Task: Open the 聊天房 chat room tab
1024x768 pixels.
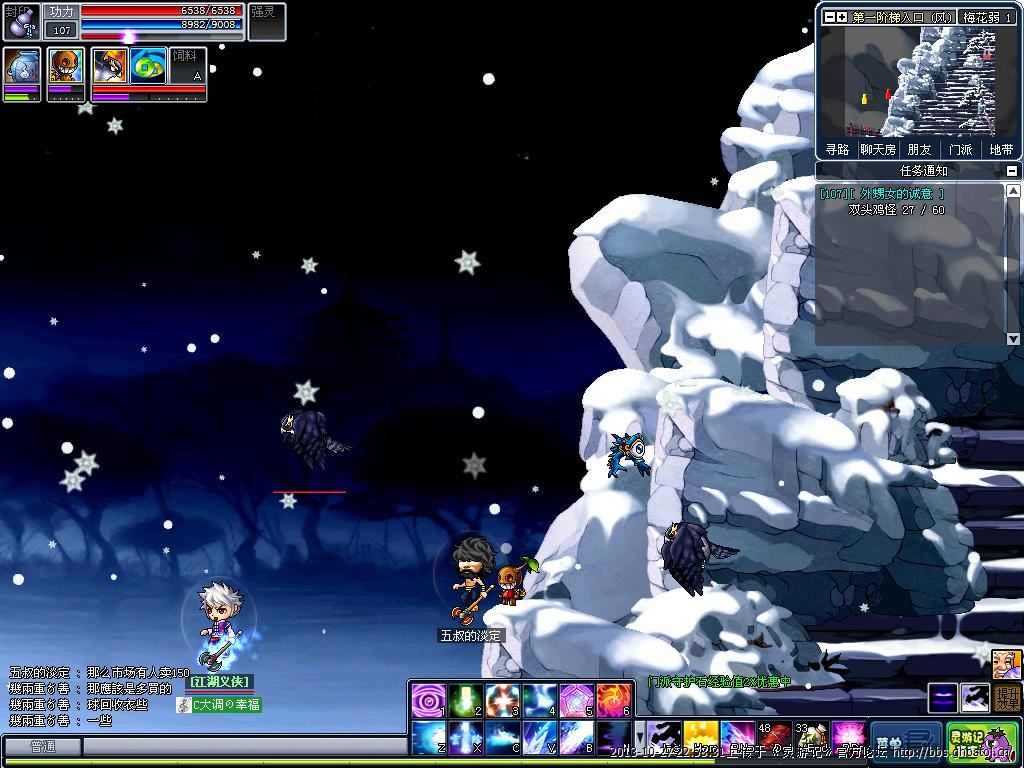Action: (878, 150)
